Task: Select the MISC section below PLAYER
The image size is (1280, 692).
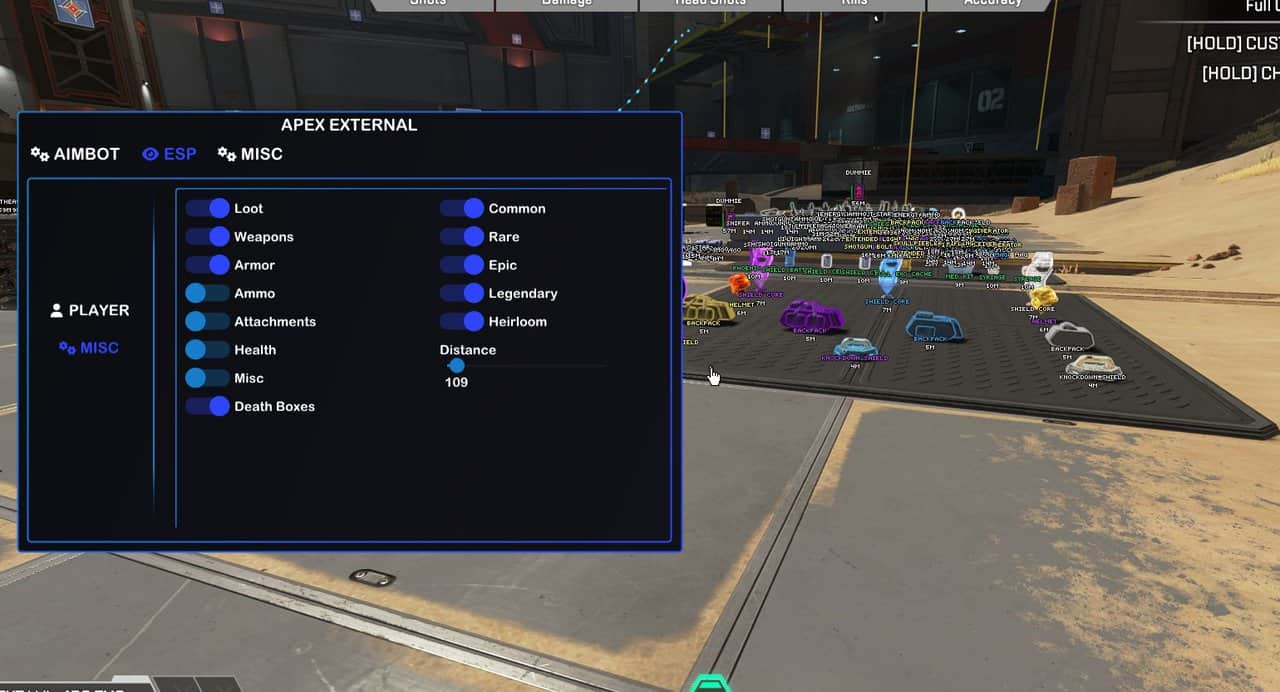Action: click(89, 348)
